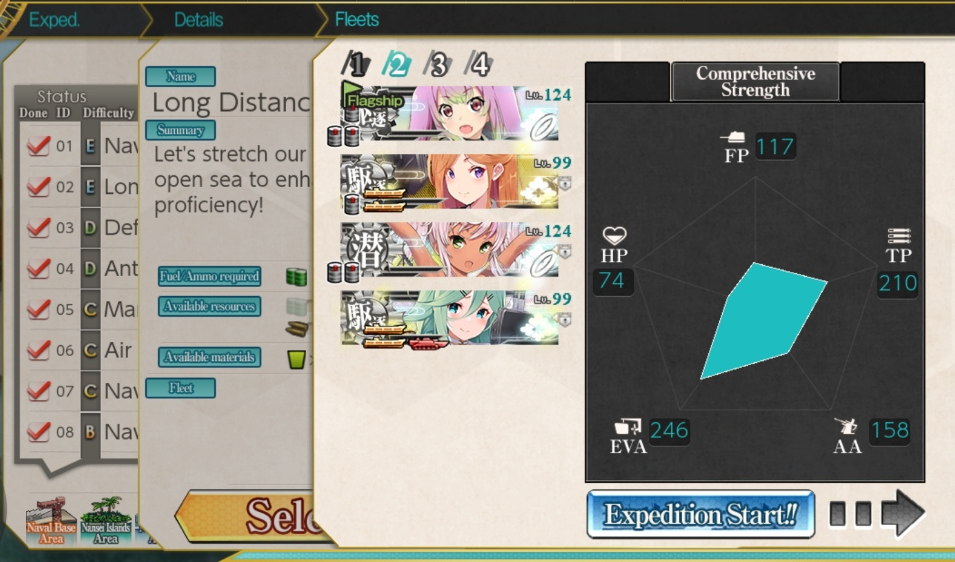Open the Naval Base Area
This screenshot has height=562, width=955.
pyautogui.click(x=51, y=521)
